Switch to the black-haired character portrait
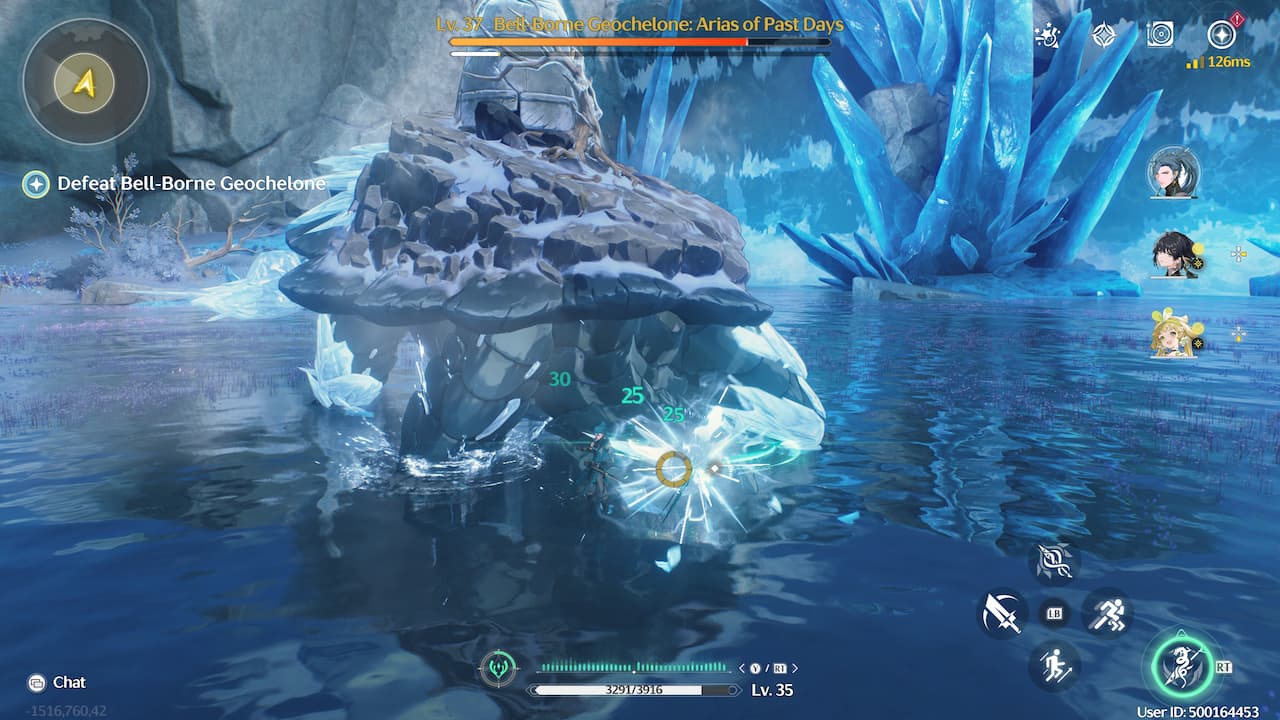The width and height of the screenshot is (1280, 720). pos(1172,254)
